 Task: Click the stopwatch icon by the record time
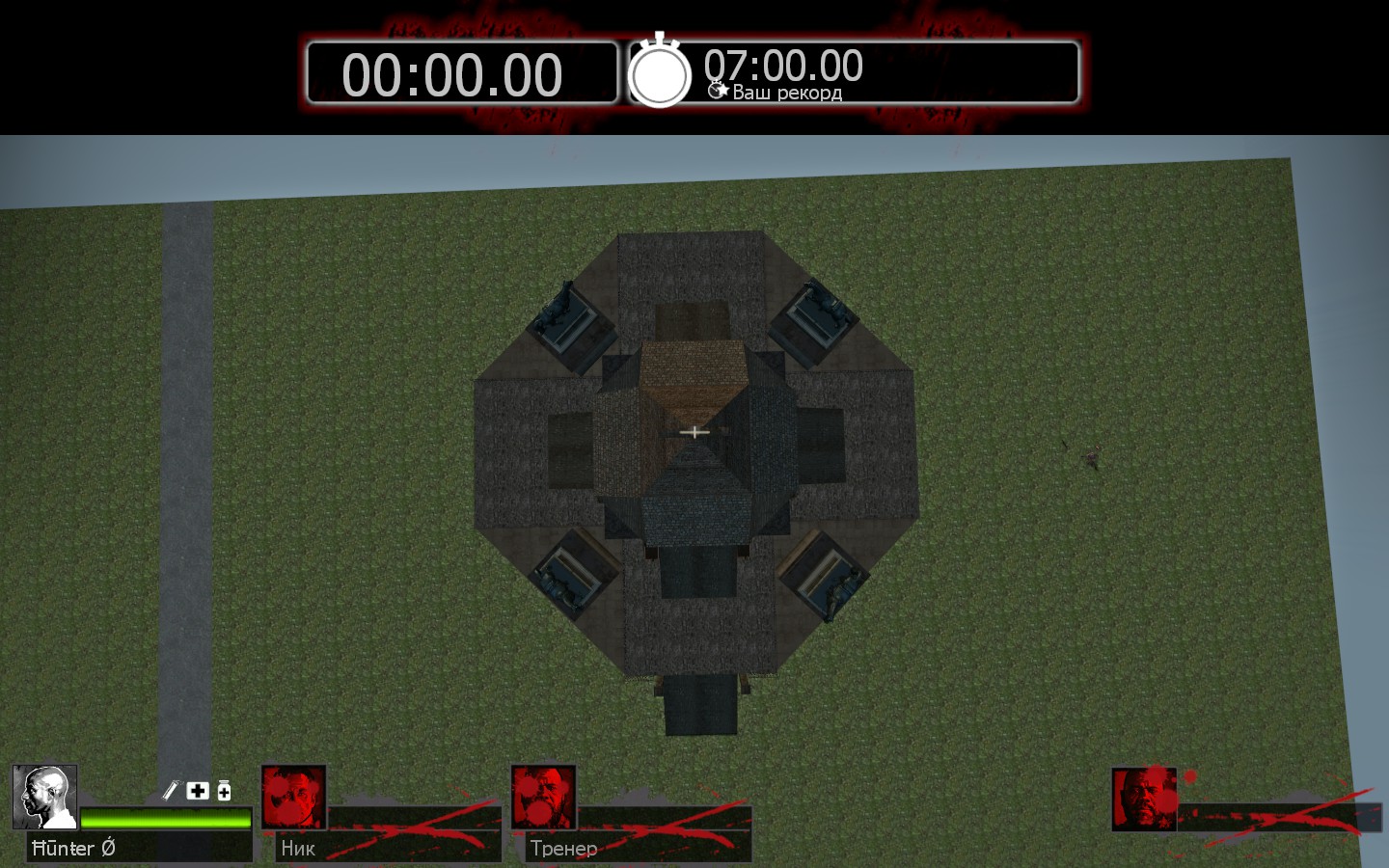pyautogui.click(x=660, y=72)
